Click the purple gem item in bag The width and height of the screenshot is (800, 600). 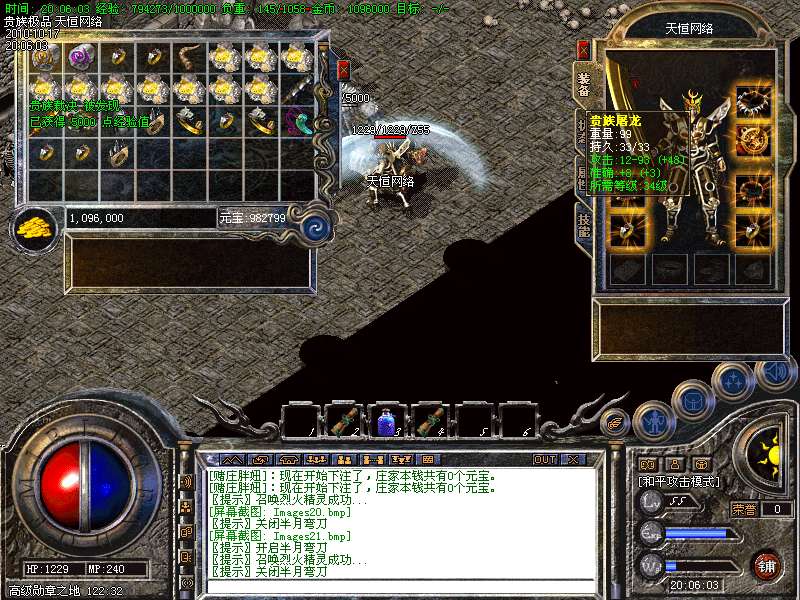click(x=80, y=57)
